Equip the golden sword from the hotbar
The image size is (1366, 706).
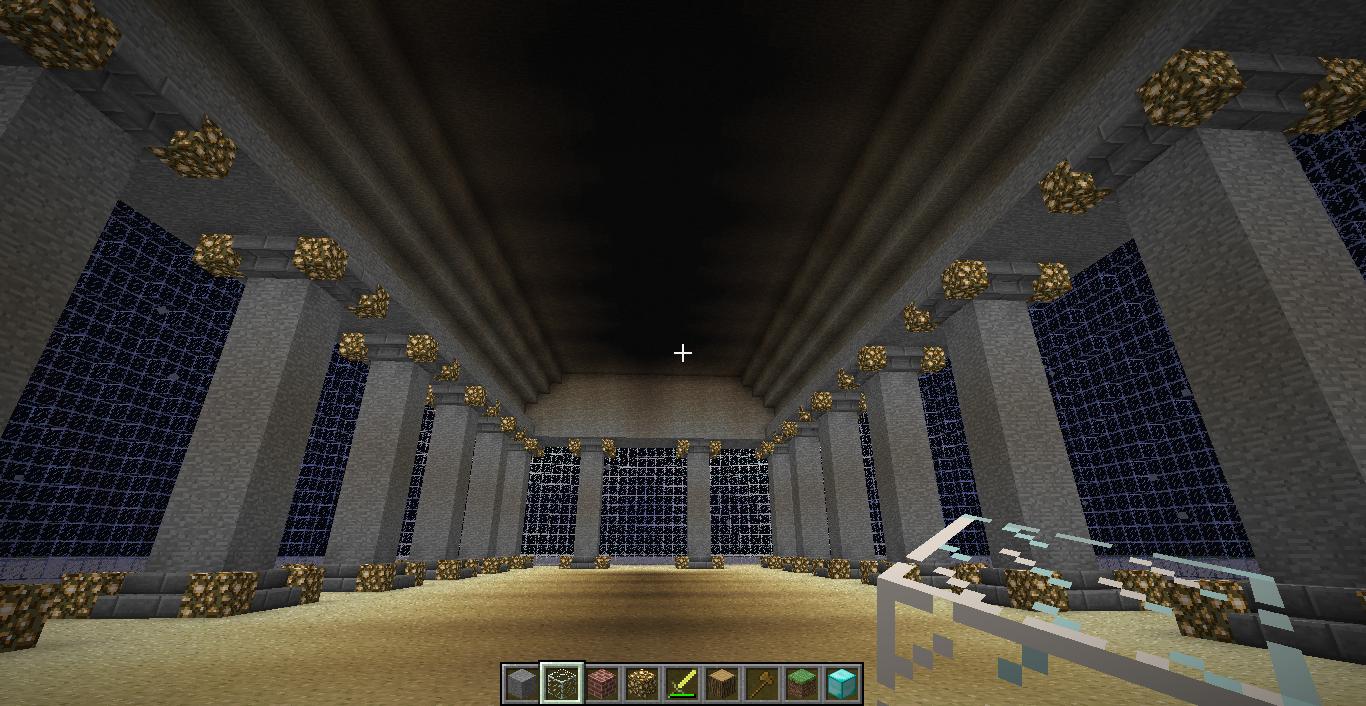tap(682, 684)
